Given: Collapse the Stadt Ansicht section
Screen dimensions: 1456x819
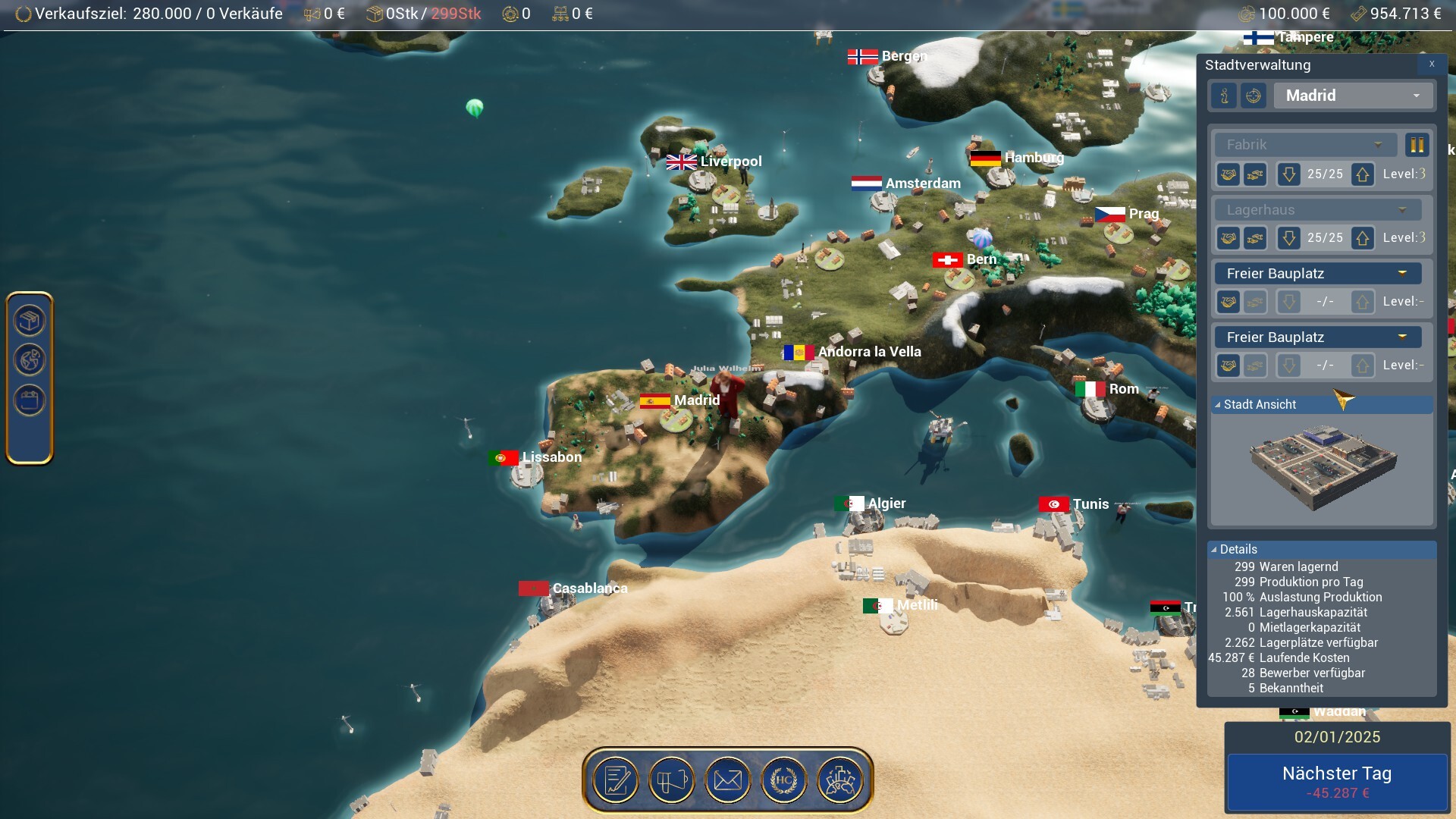Looking at the screenshot, I should pos(1218,405).
